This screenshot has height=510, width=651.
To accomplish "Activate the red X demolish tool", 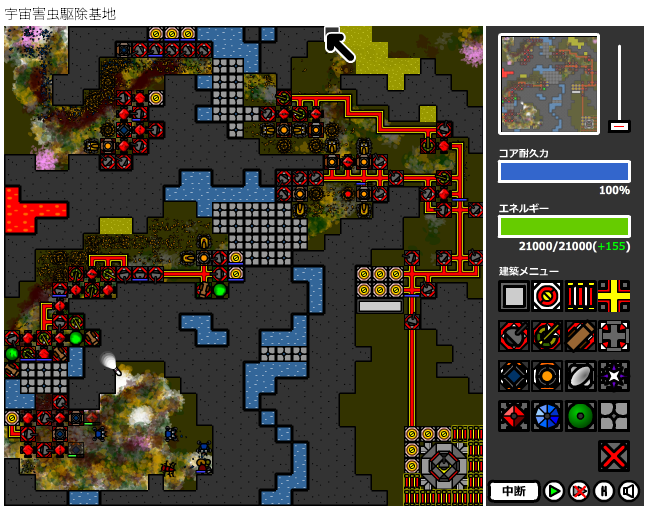I will [613, 456].
